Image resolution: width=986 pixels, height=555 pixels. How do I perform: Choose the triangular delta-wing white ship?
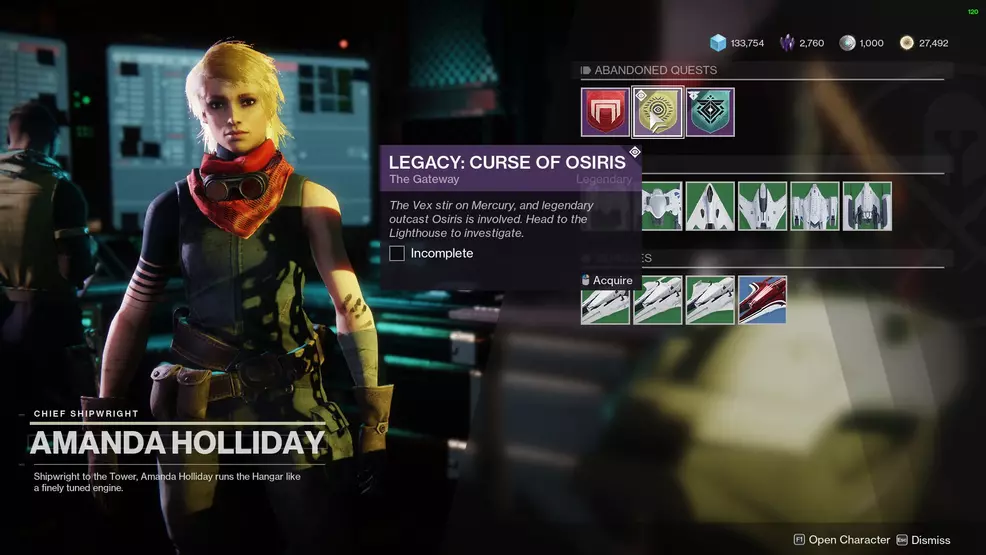(710, 206)
